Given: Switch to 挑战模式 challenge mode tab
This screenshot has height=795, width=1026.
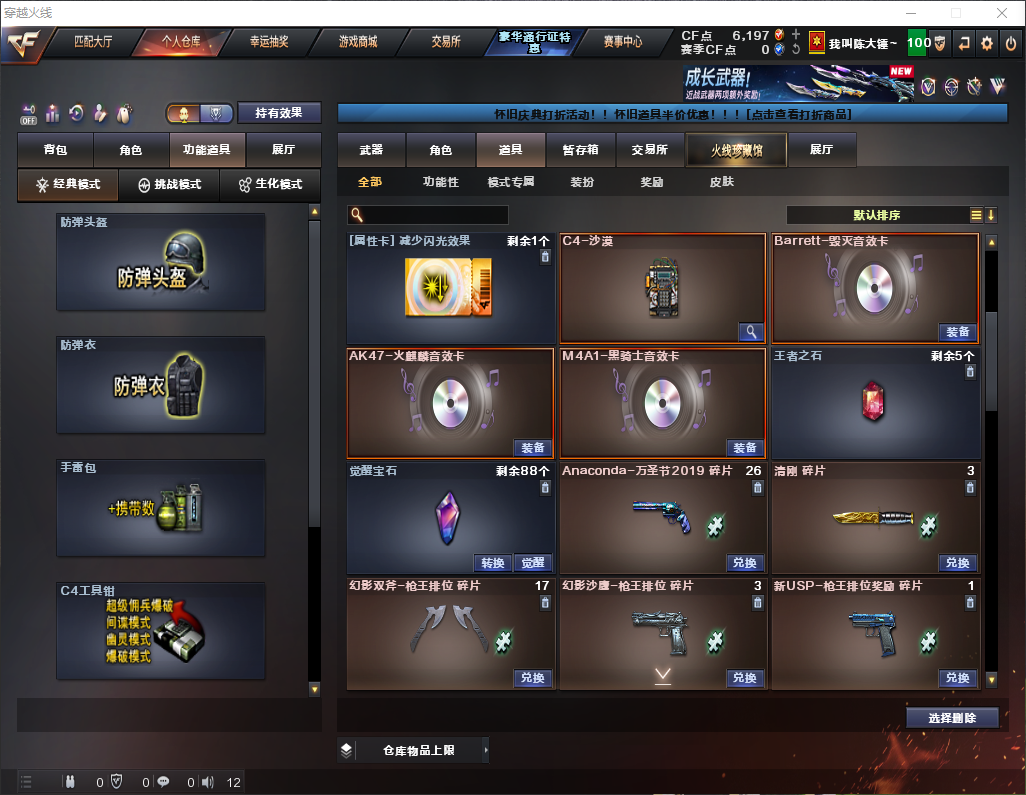Looking at the screenshot, I should (x=169, y=185).
